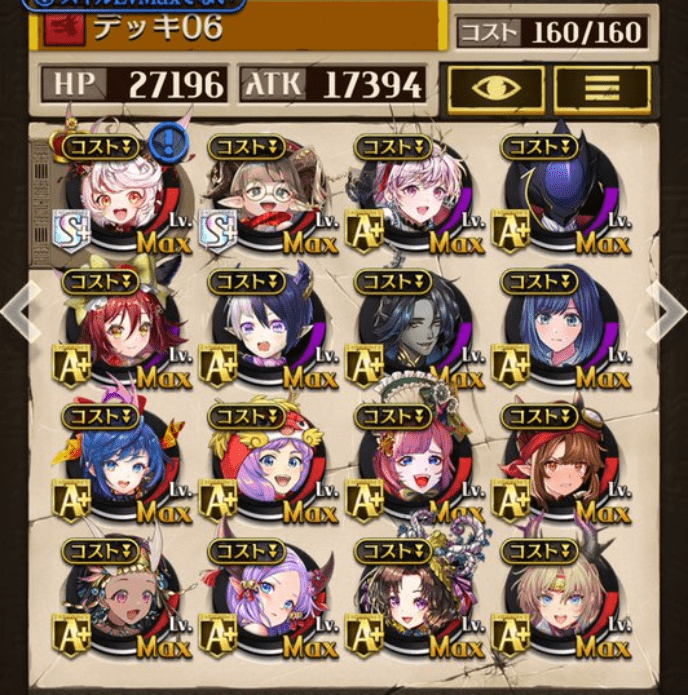The height and width of the screenshot is (695, 688).
Task: Tap the blue exclamation alert badge
Action: (x=168, y=140)
